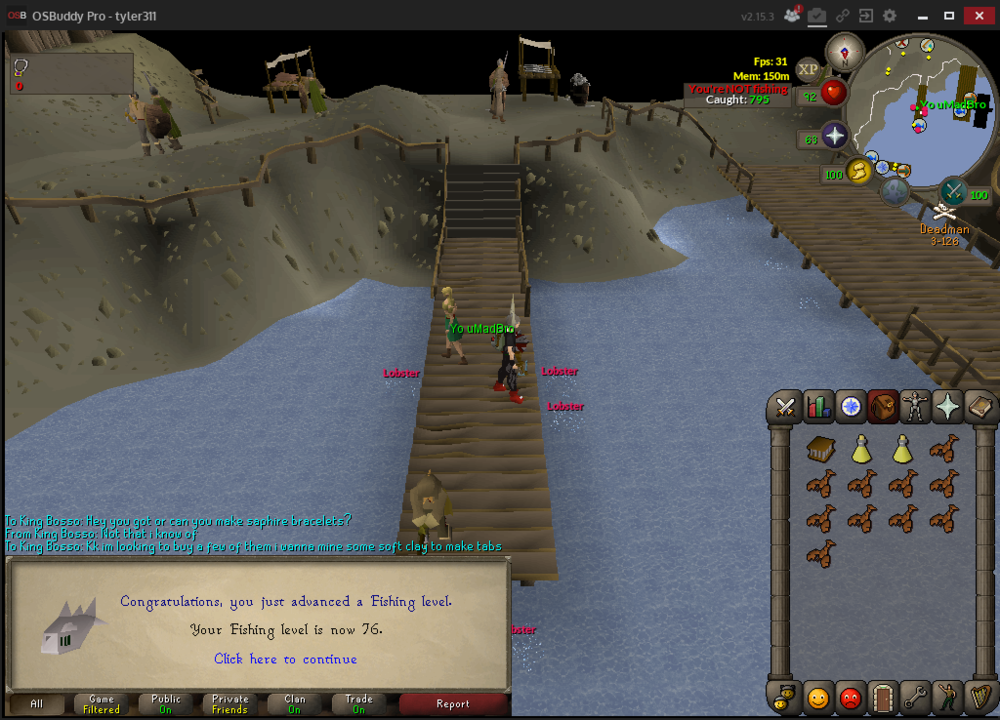Viewport: 1000px width, 720px height.
Task: Toggle the Public chat setting
Action: click(166, 704)
